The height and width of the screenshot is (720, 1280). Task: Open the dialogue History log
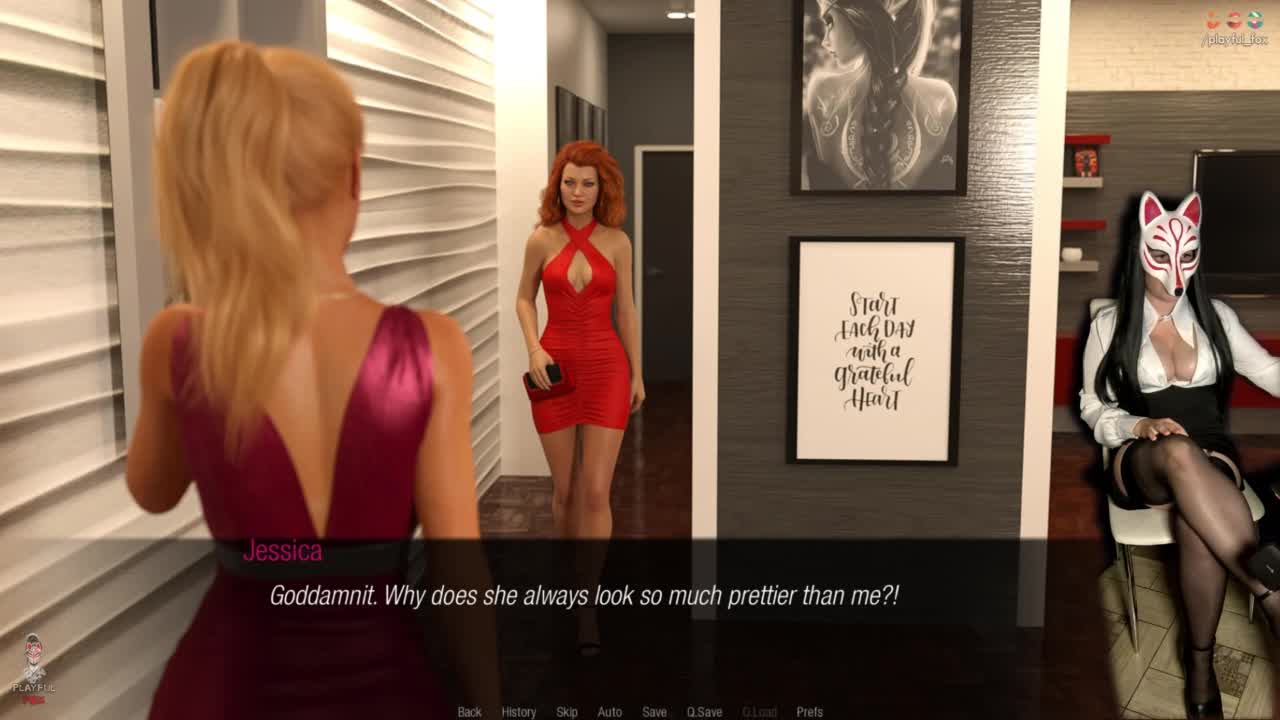pos(518,712)
